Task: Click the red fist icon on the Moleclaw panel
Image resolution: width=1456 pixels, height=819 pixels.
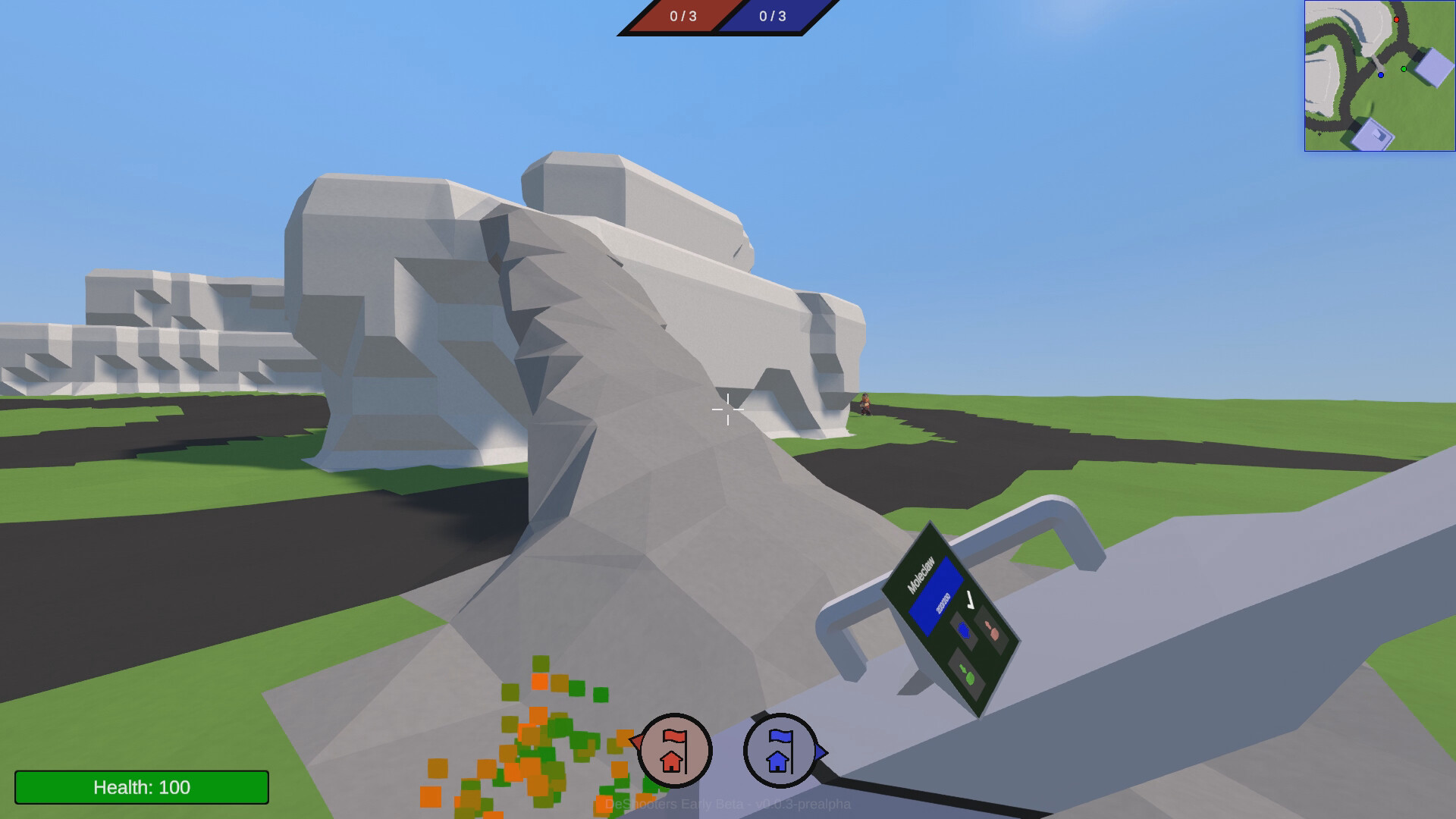Action: point(992,631)
